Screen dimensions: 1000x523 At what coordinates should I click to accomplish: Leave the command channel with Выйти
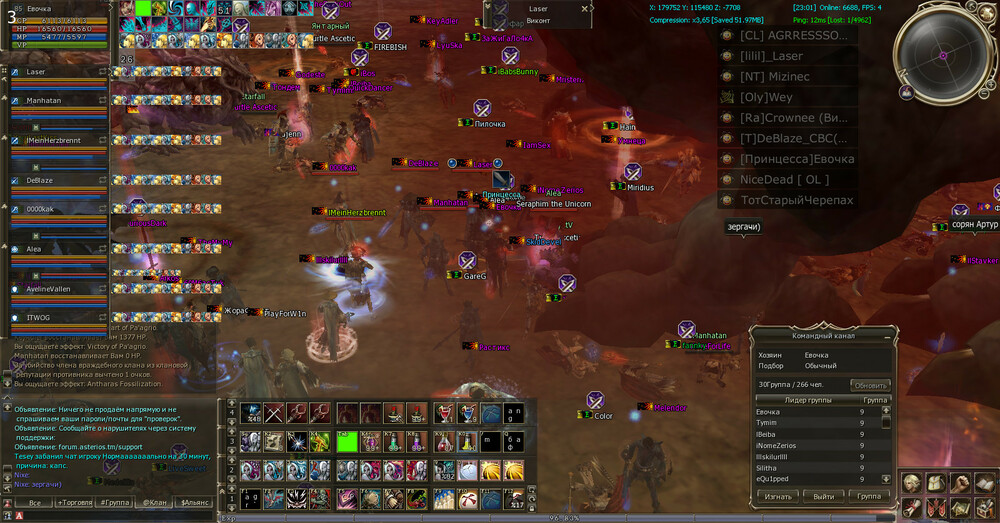(x=823, y=496)
